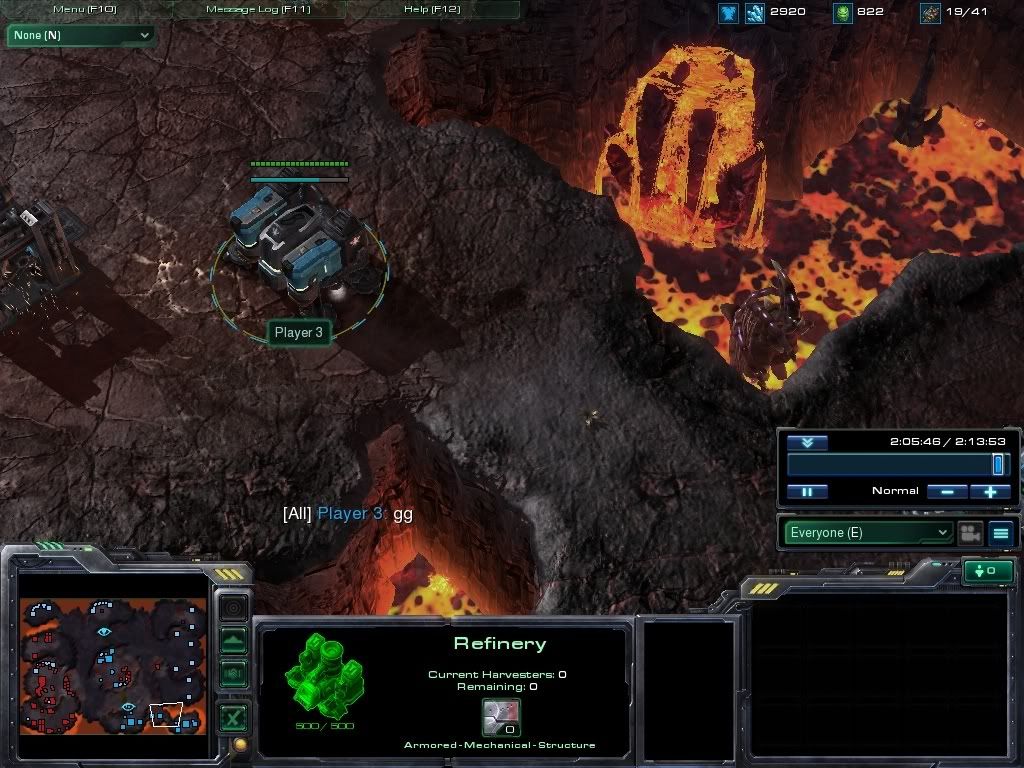The image size is (1024, 768).
Task: Open the Help (F12) menu
Action: (x=432, y=10)
